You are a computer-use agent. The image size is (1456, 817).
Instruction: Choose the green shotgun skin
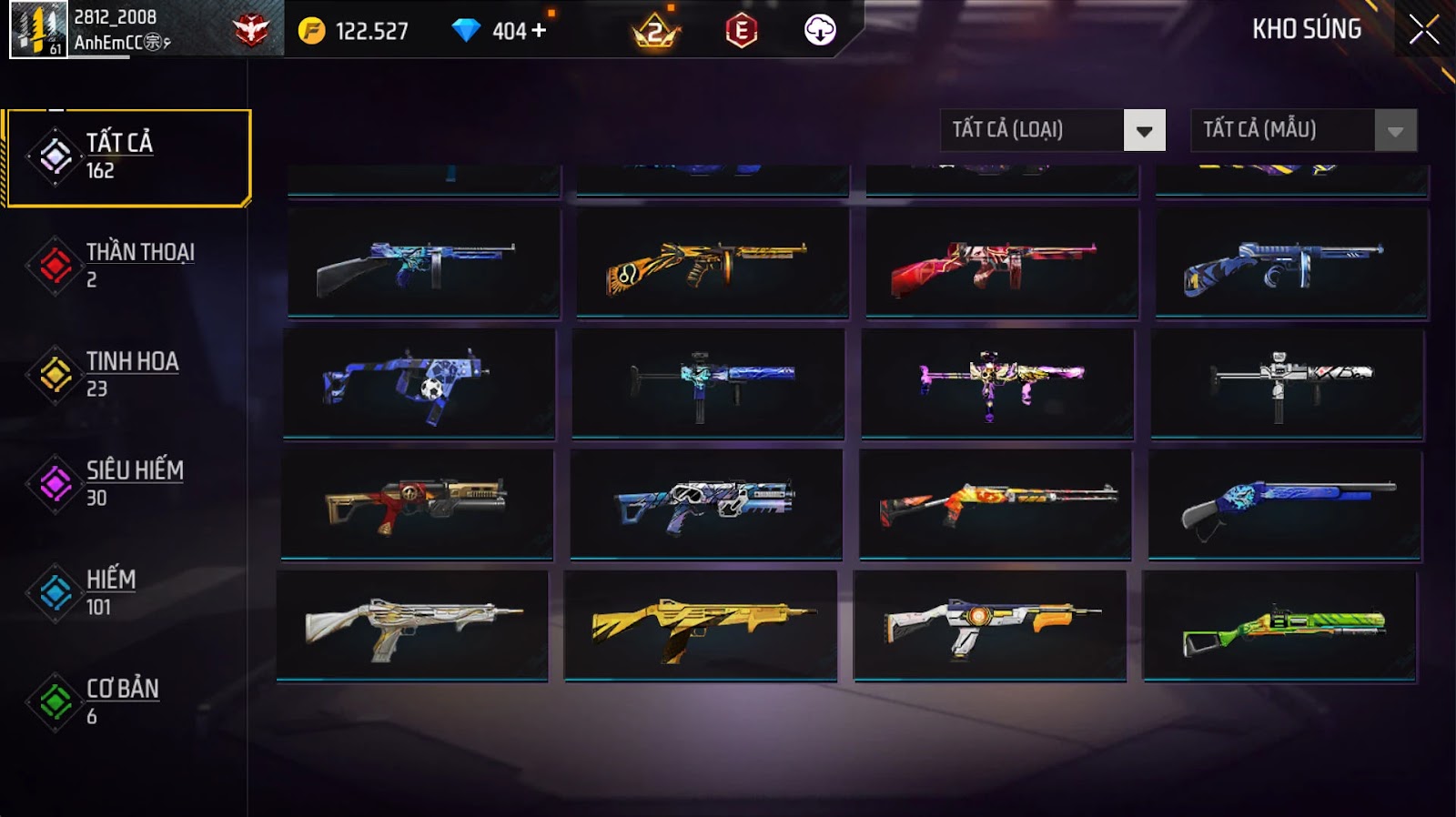[1279, 626]
